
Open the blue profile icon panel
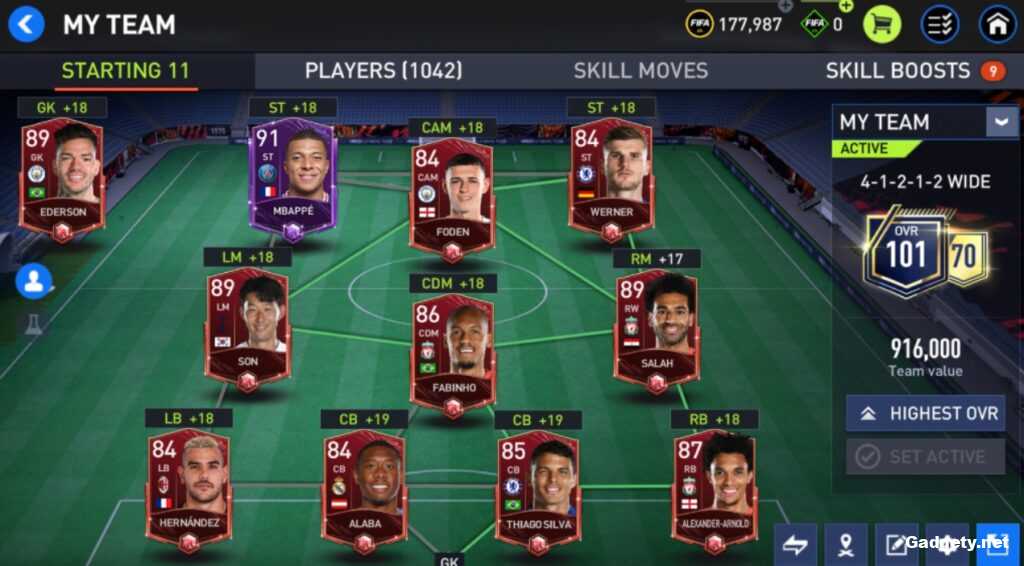pos(34,281)
